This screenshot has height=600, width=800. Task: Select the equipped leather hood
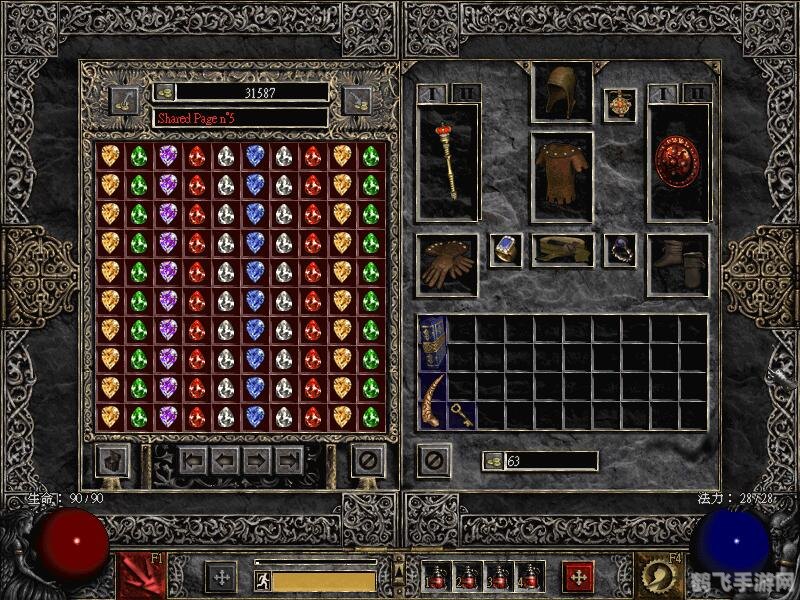pos(561,93)
